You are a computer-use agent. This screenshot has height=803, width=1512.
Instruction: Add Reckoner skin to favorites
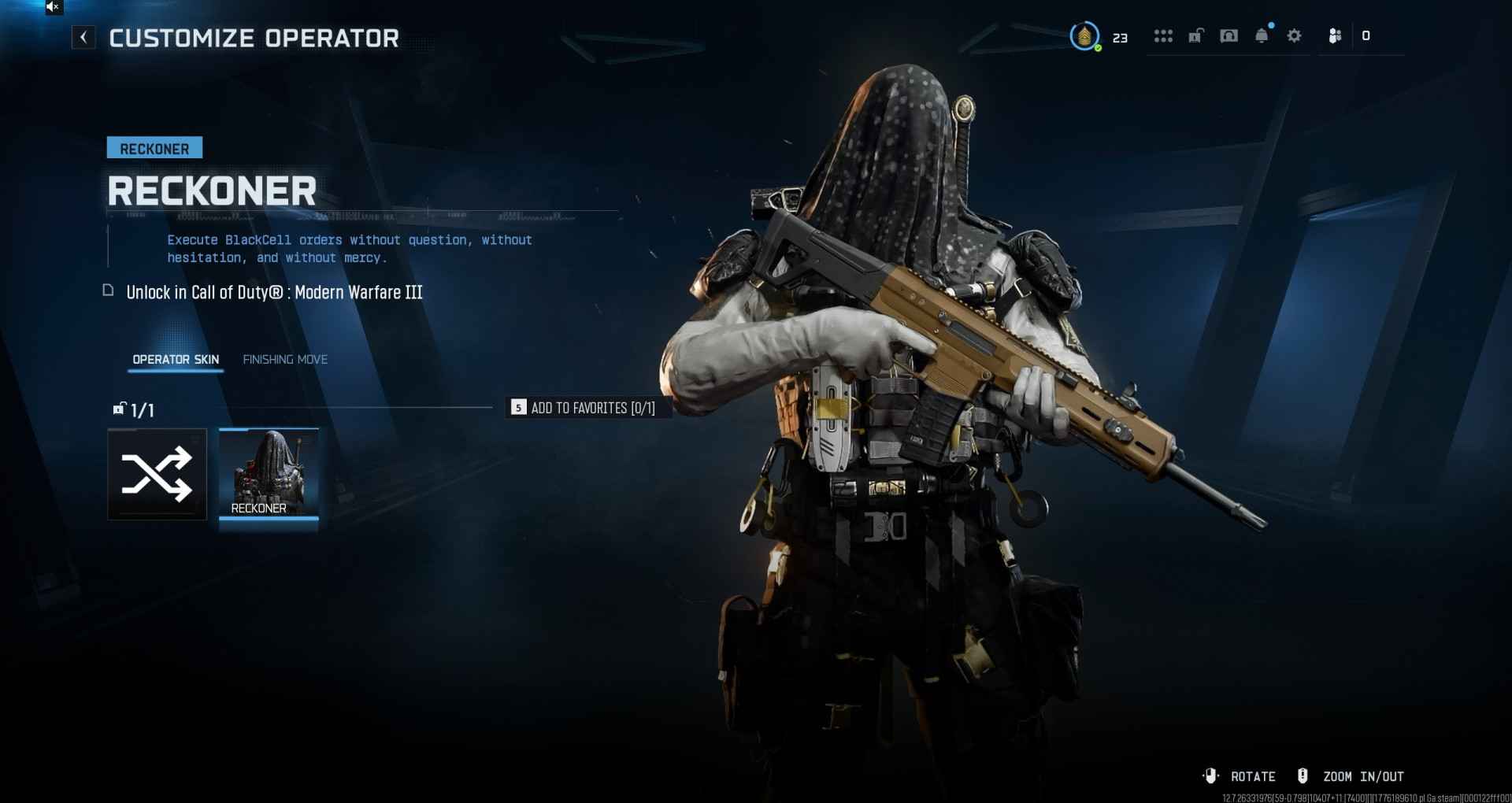click(584, 408)
